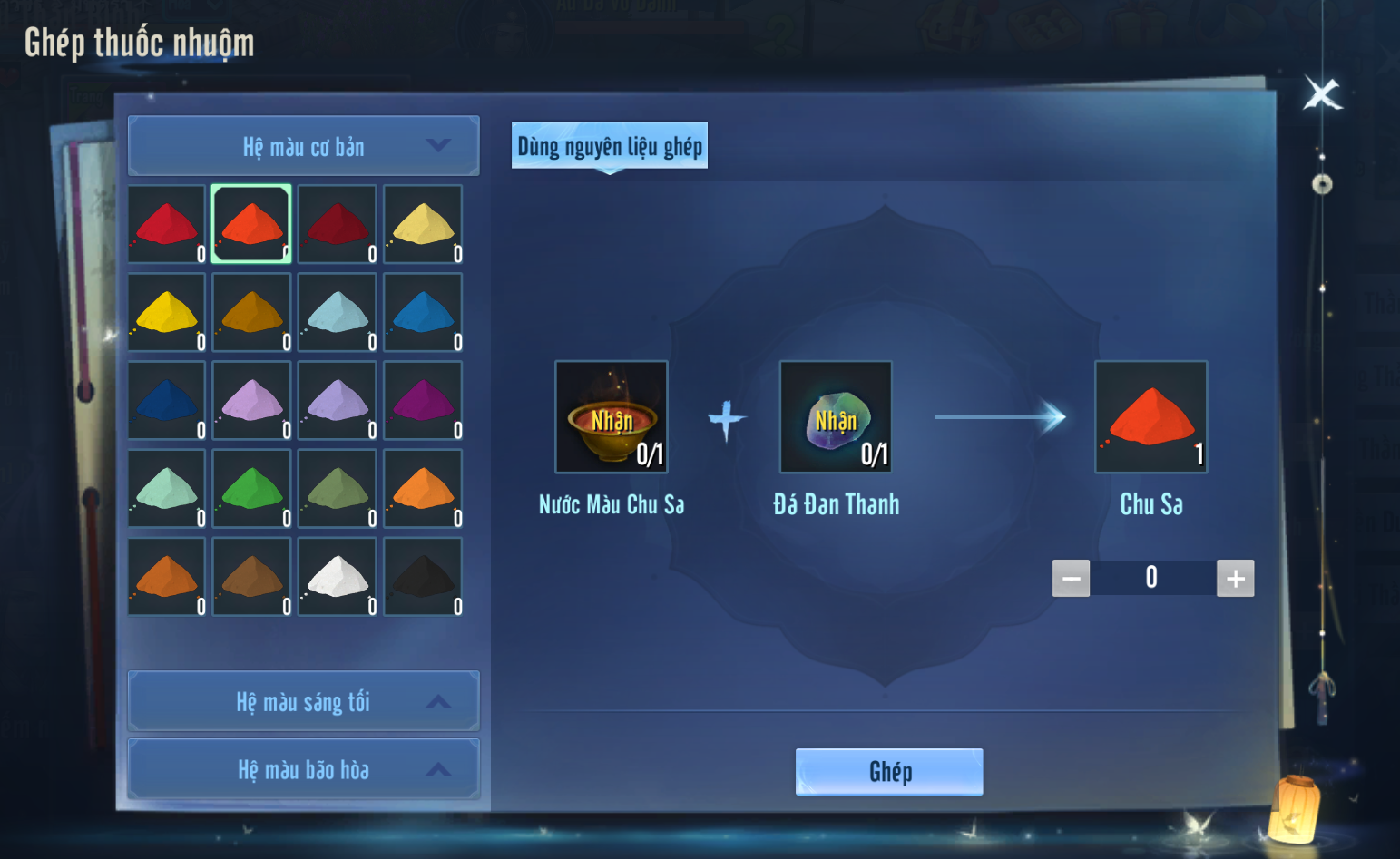Decrease the craft quantity with minus
Viewport: 1400px width, 859px height.
1071,578
